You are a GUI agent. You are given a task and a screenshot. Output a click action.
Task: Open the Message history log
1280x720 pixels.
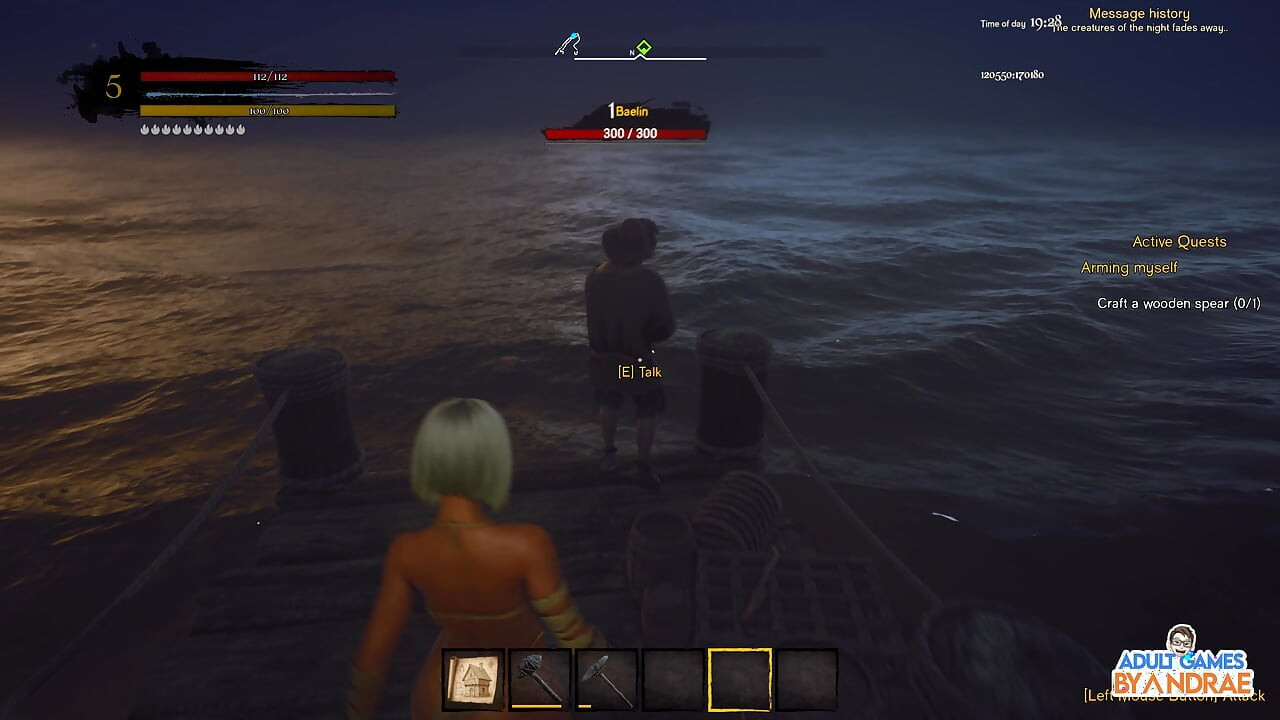pos(1138,13)
